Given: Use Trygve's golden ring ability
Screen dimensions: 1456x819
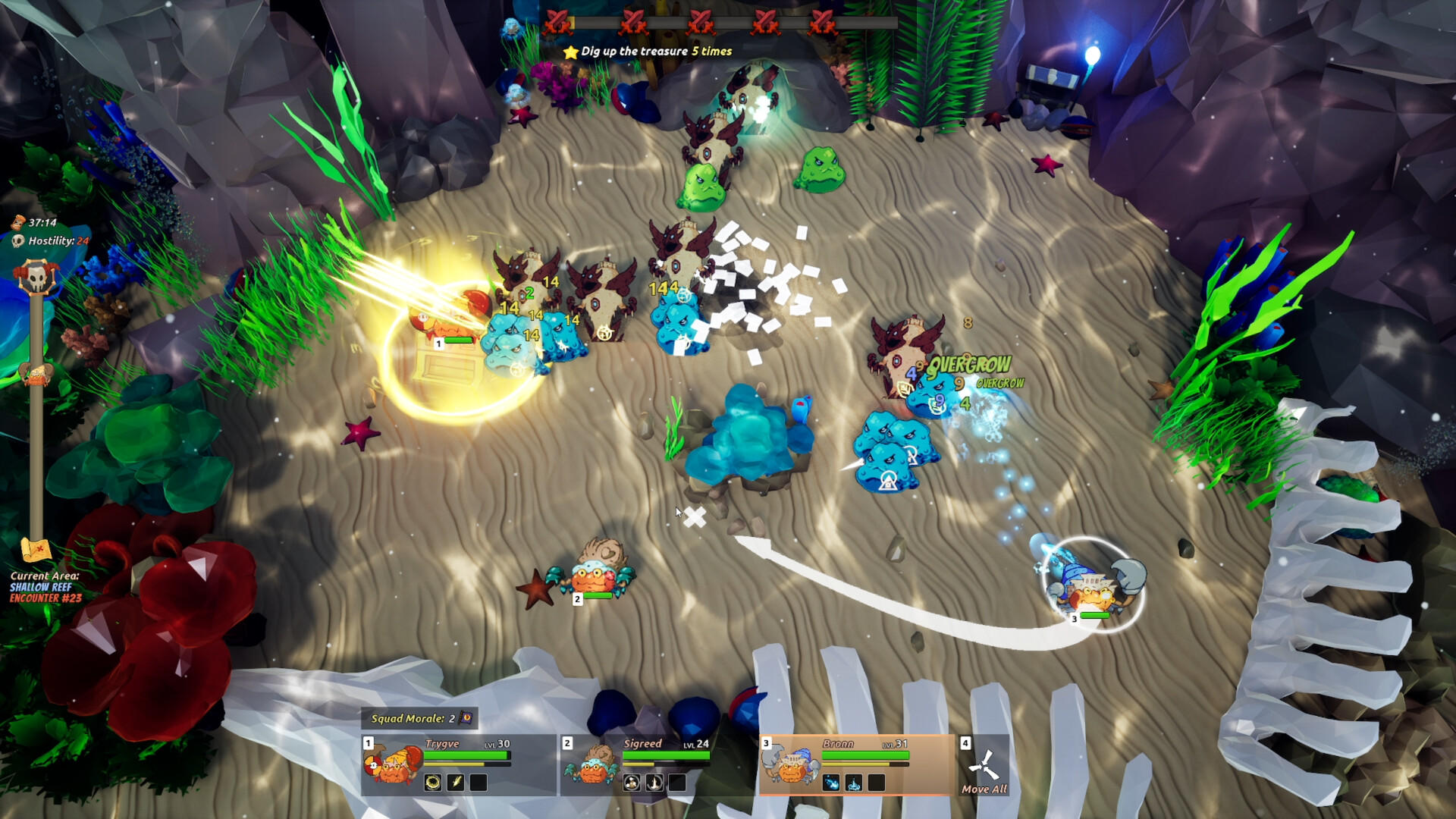Looking at the screenshot, I should tap(433, 783).
